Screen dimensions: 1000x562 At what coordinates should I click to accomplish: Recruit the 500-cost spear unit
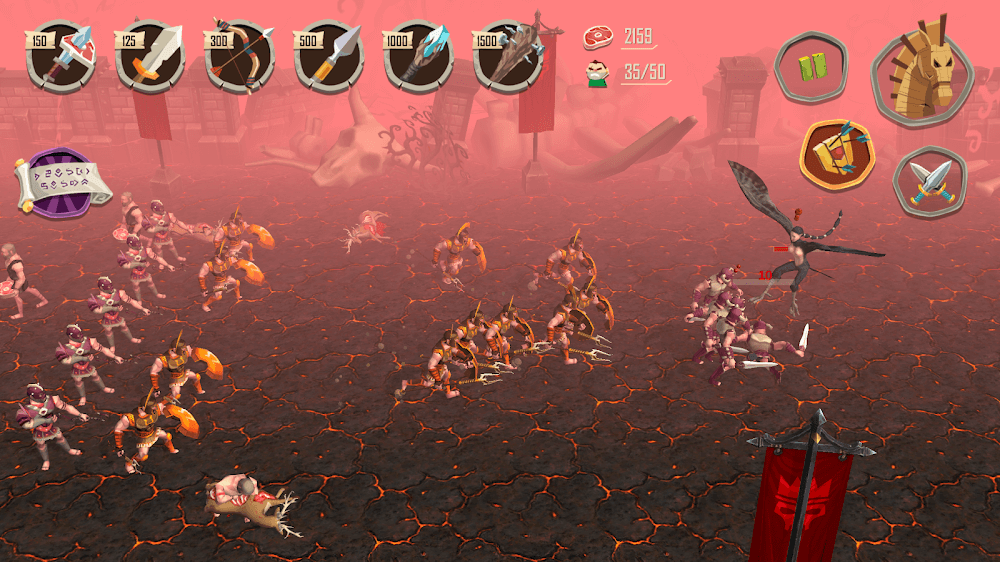click(x=329, y=58)
